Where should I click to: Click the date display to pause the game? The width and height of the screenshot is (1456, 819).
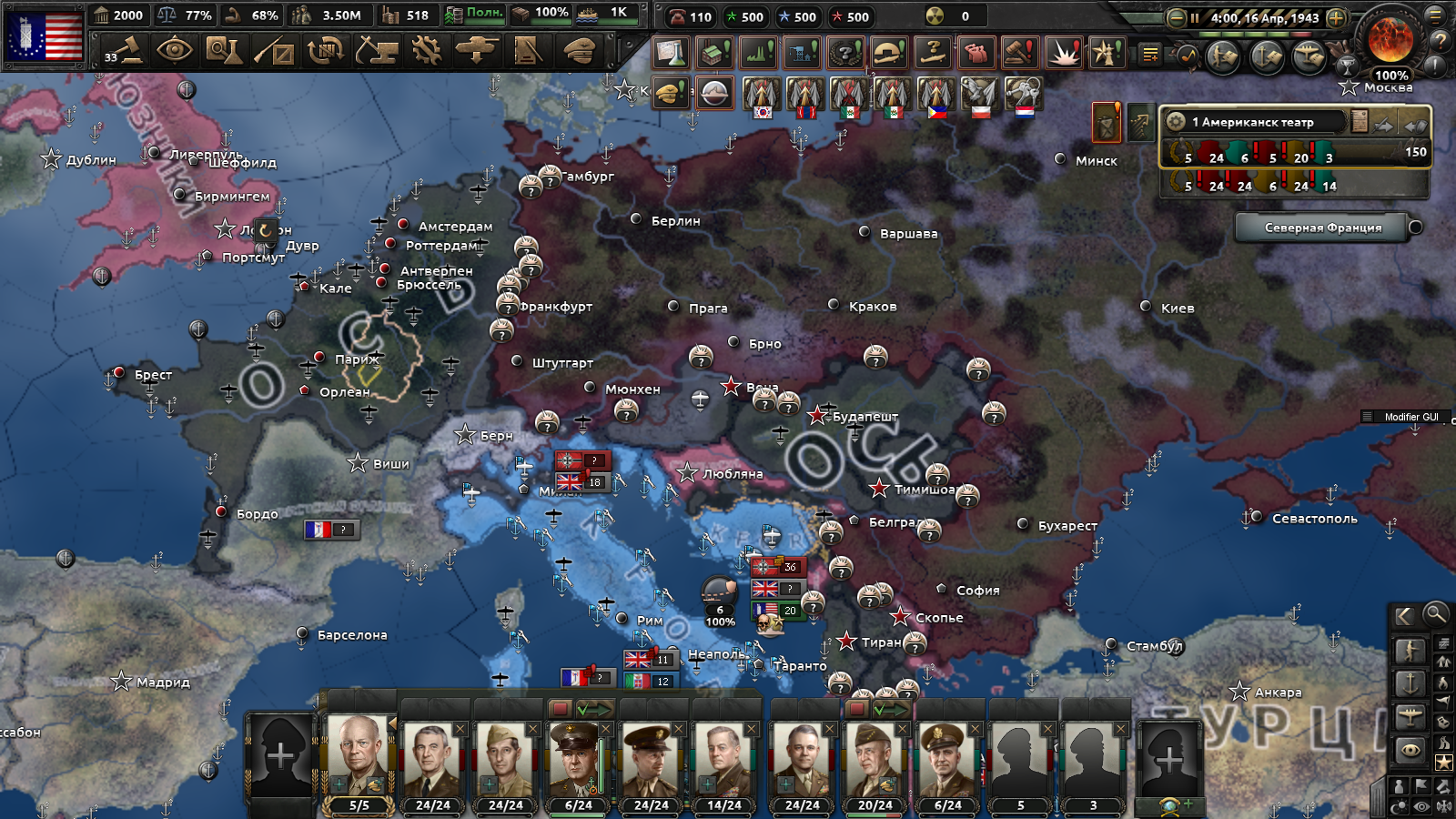tap(1264, 18)
